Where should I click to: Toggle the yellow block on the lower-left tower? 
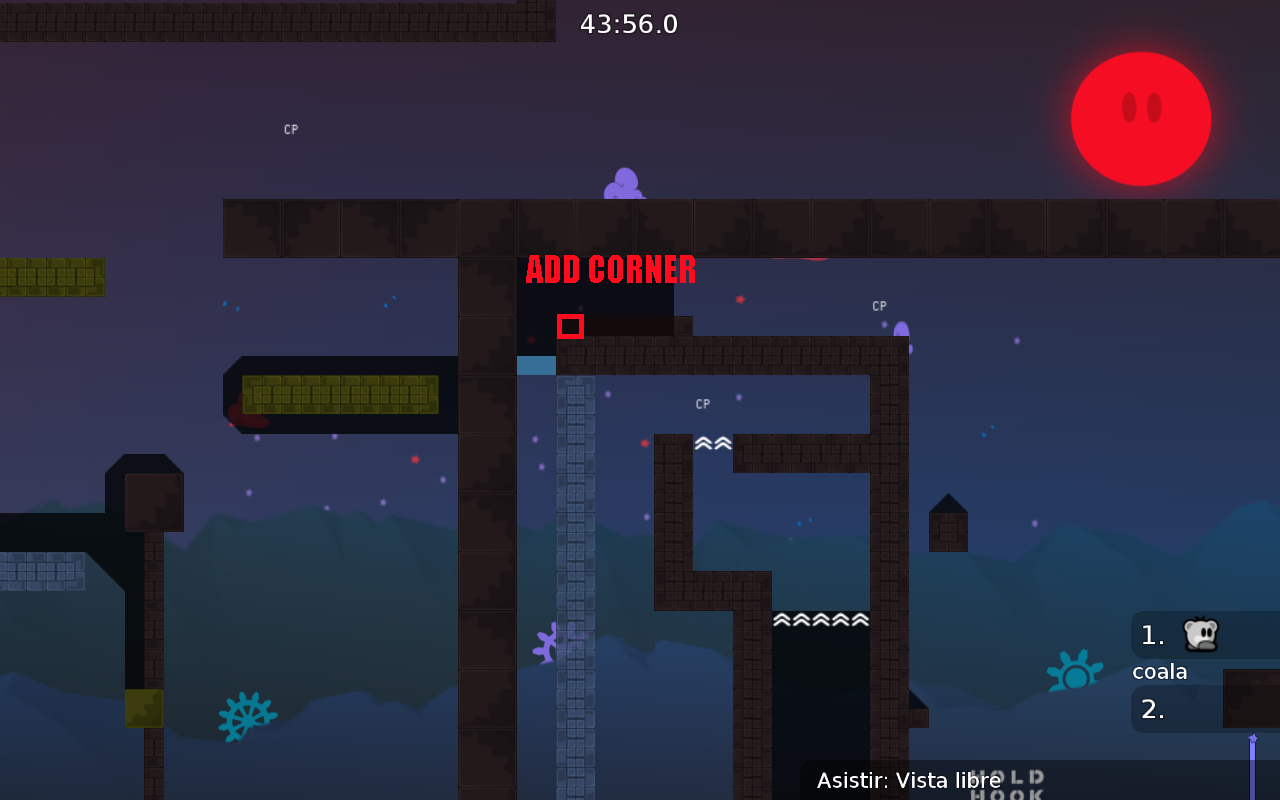pyautogui.click(x=143, y=708)
